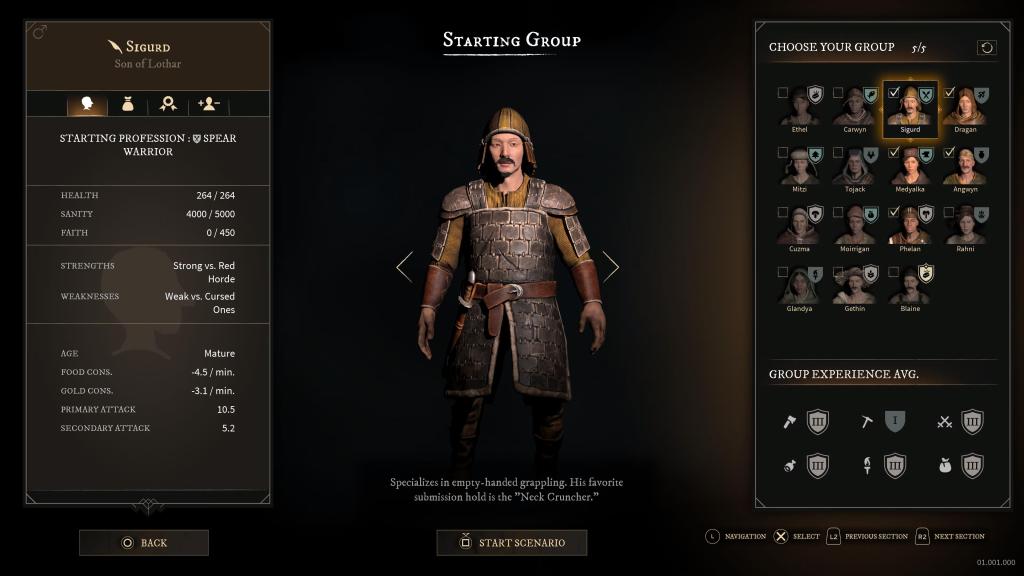Choose Medyalka's portrait
The height and width of the screenshot is (576, 1024).
coord(910,166)
